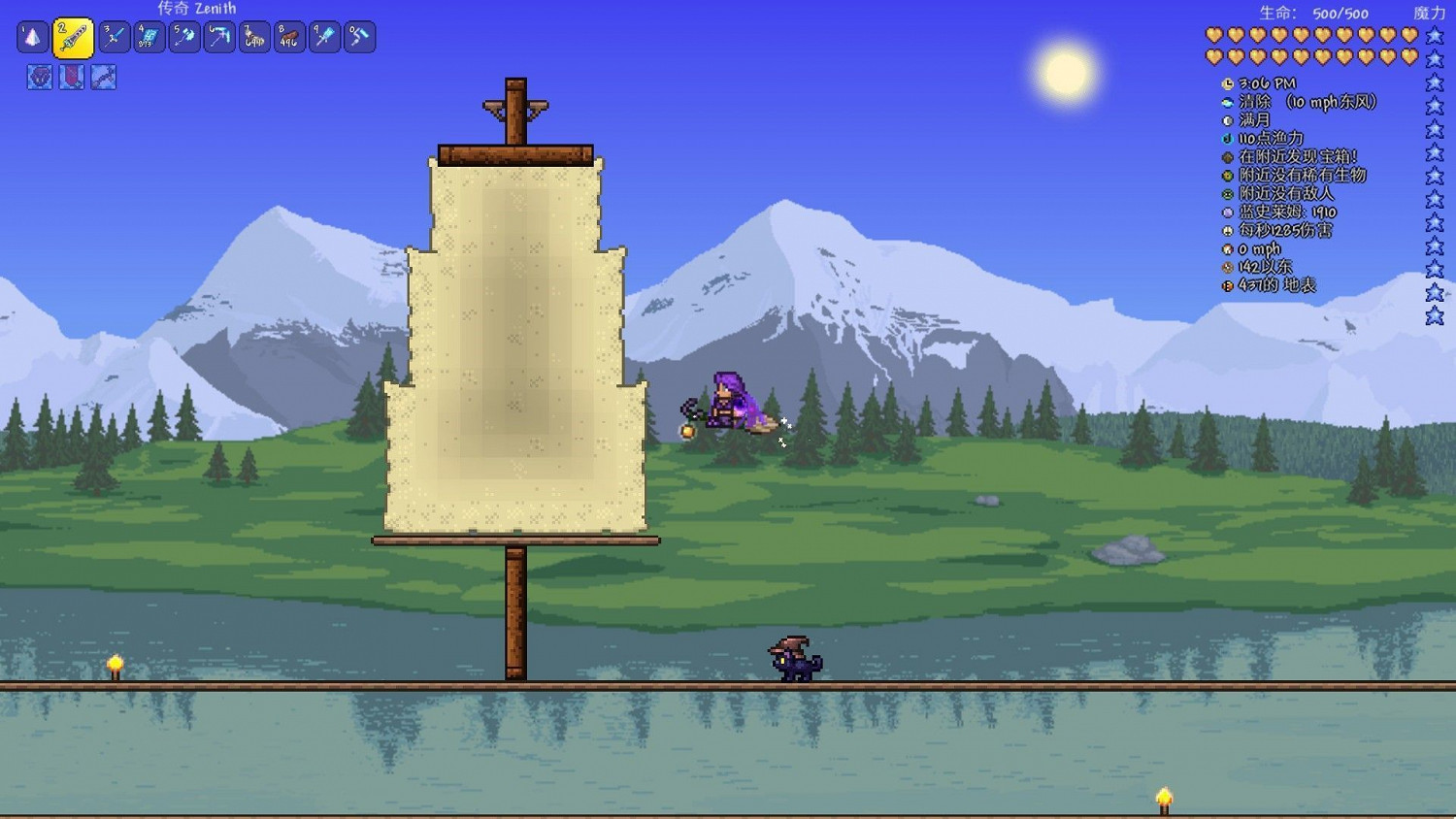The height and width of the screenshot is (819, 1456).
Task: Click the fishing power info icon
Action: 1228,138
